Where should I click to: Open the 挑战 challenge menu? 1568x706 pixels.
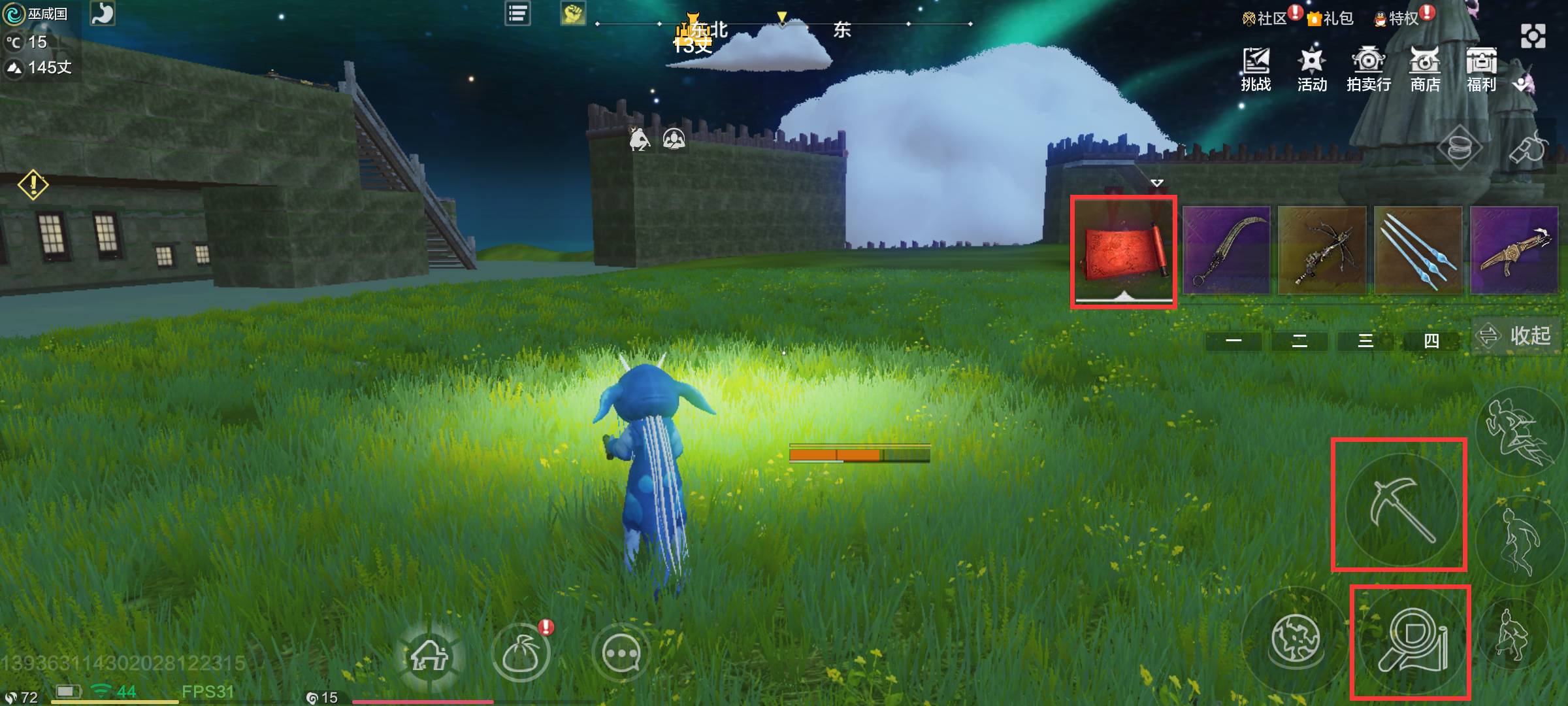1256,69
